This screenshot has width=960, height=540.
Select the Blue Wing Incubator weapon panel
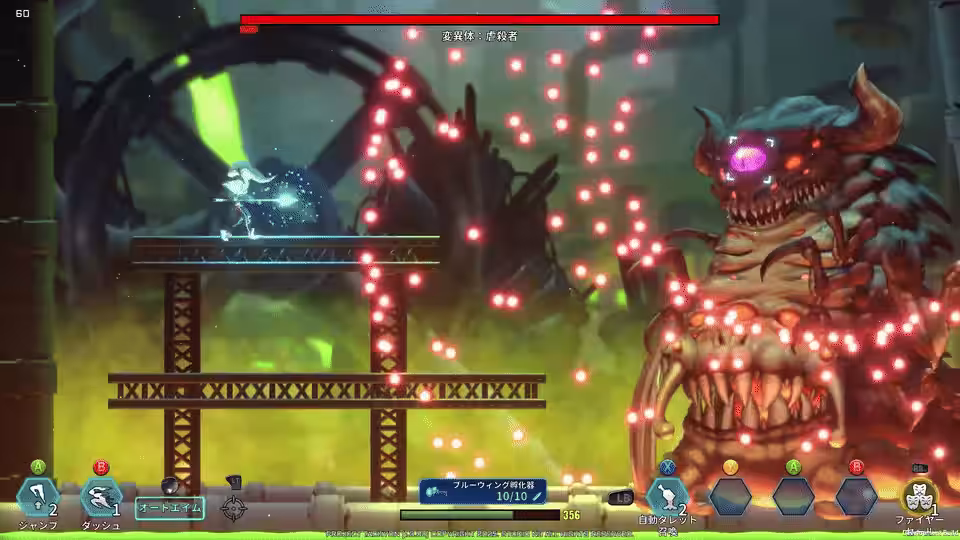click(x=484, y=490)
